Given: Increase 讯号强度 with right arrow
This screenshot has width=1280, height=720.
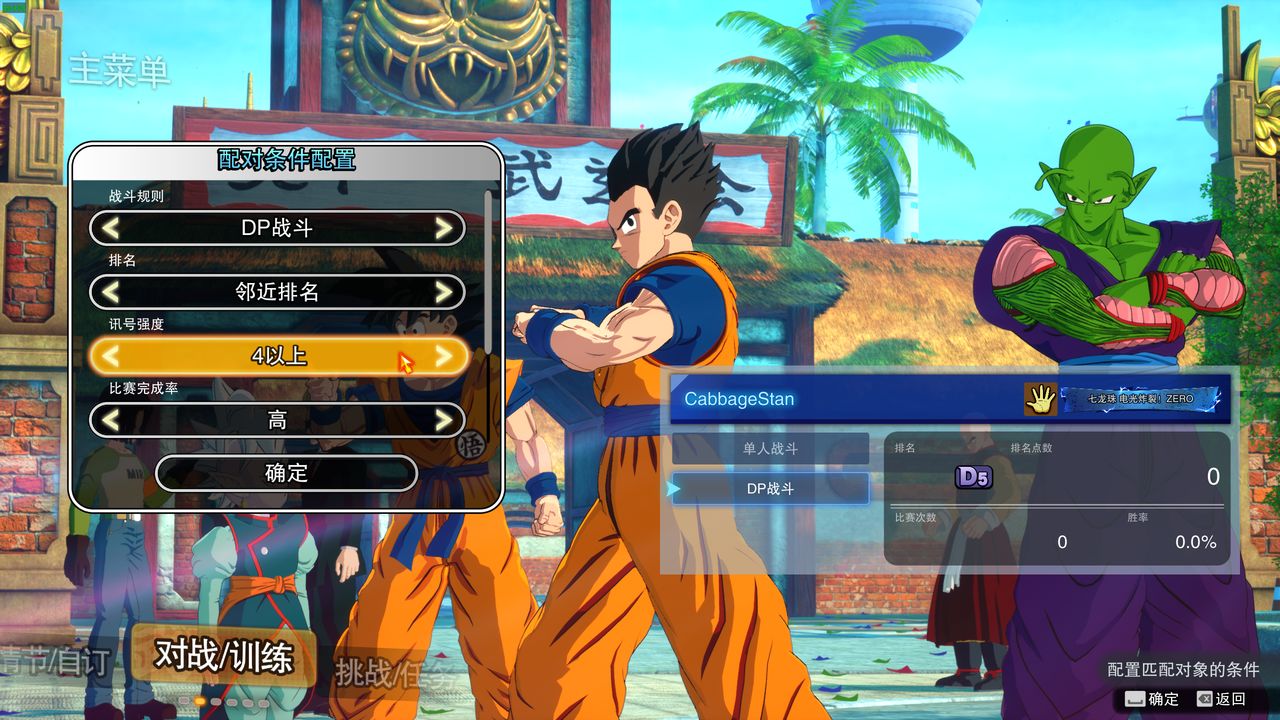Looking at the screenshot, I should [x=444, y=356].
